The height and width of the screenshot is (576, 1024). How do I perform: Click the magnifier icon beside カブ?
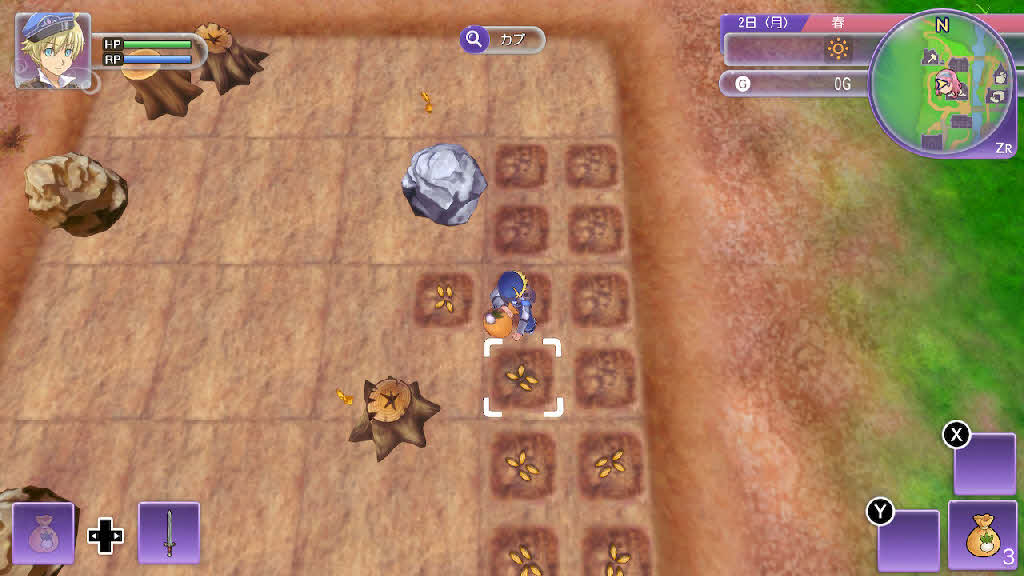click(x=473, y=39)
